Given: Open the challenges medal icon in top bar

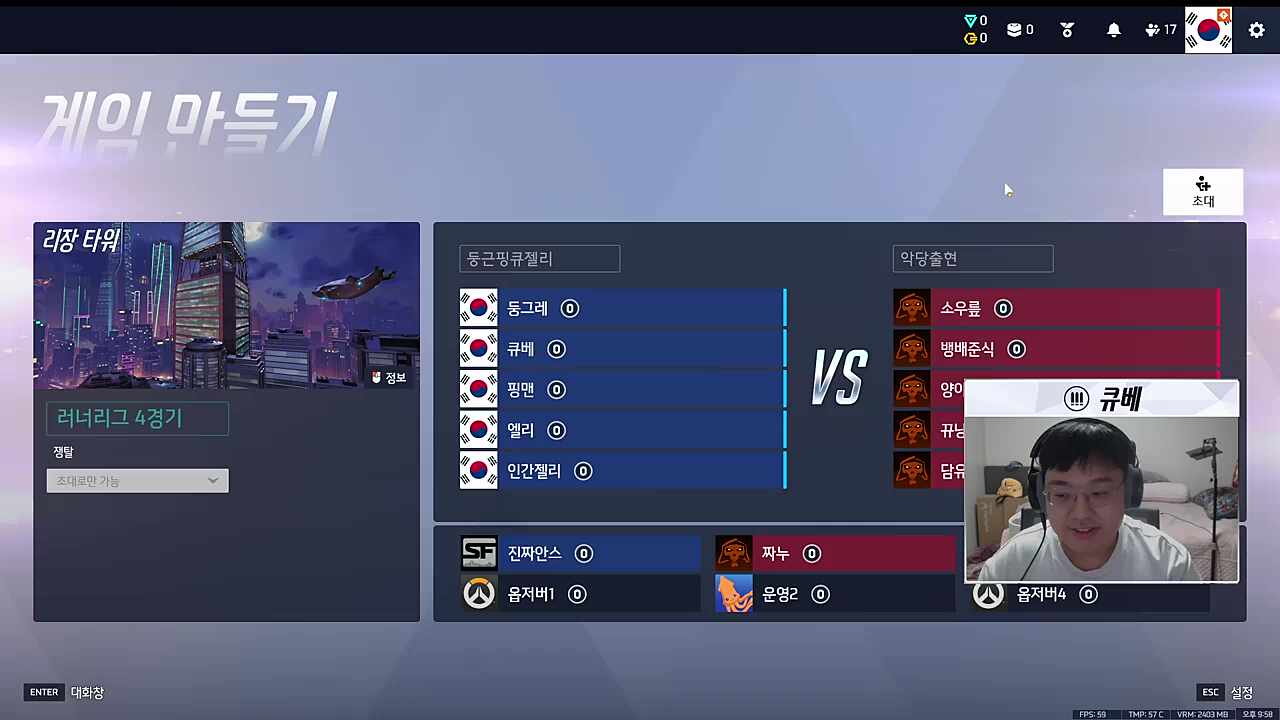Looking at the screenshot, I should [1066, 29].
